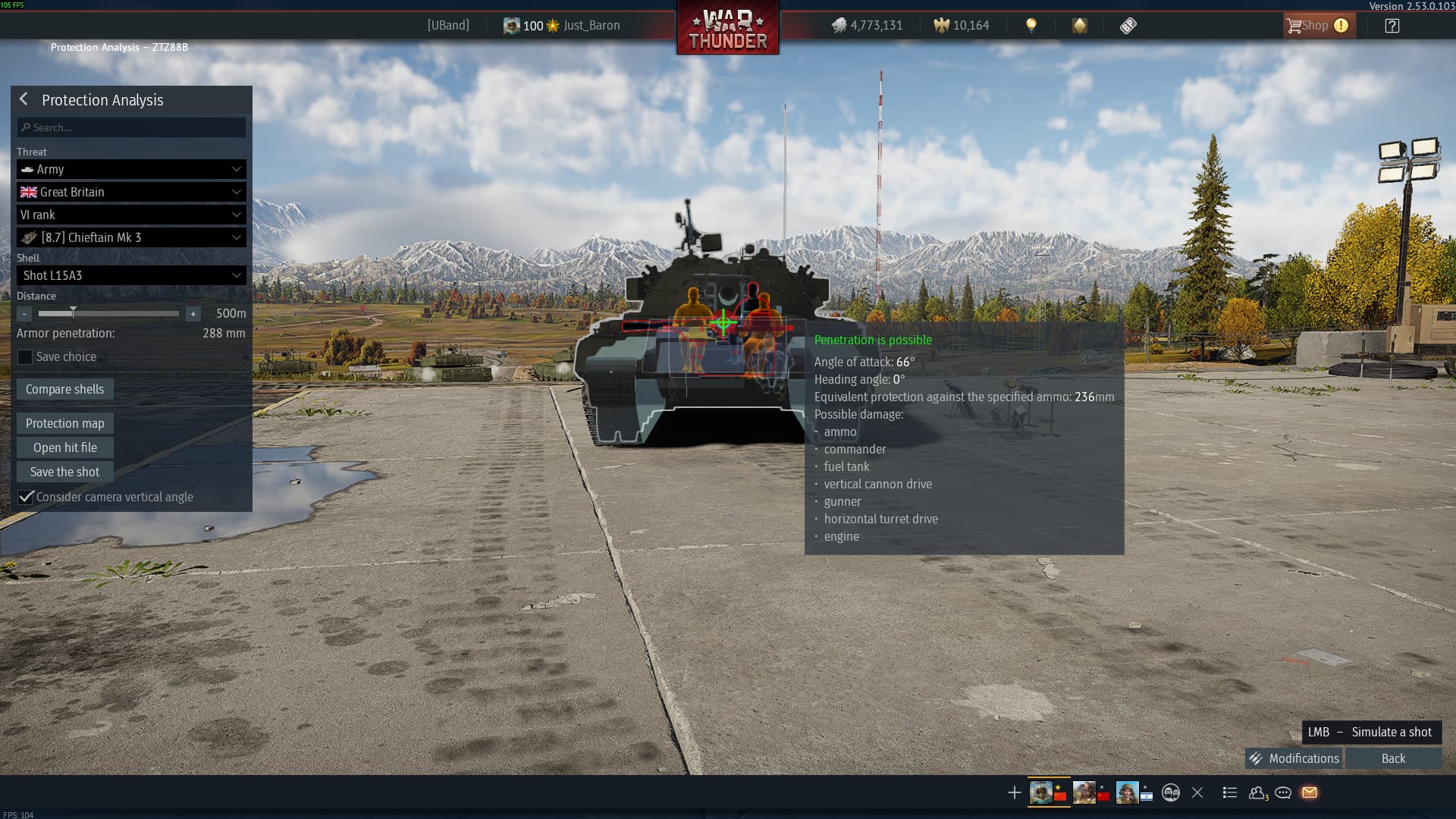Open the mail envelope icon

tap(1310, 792)
